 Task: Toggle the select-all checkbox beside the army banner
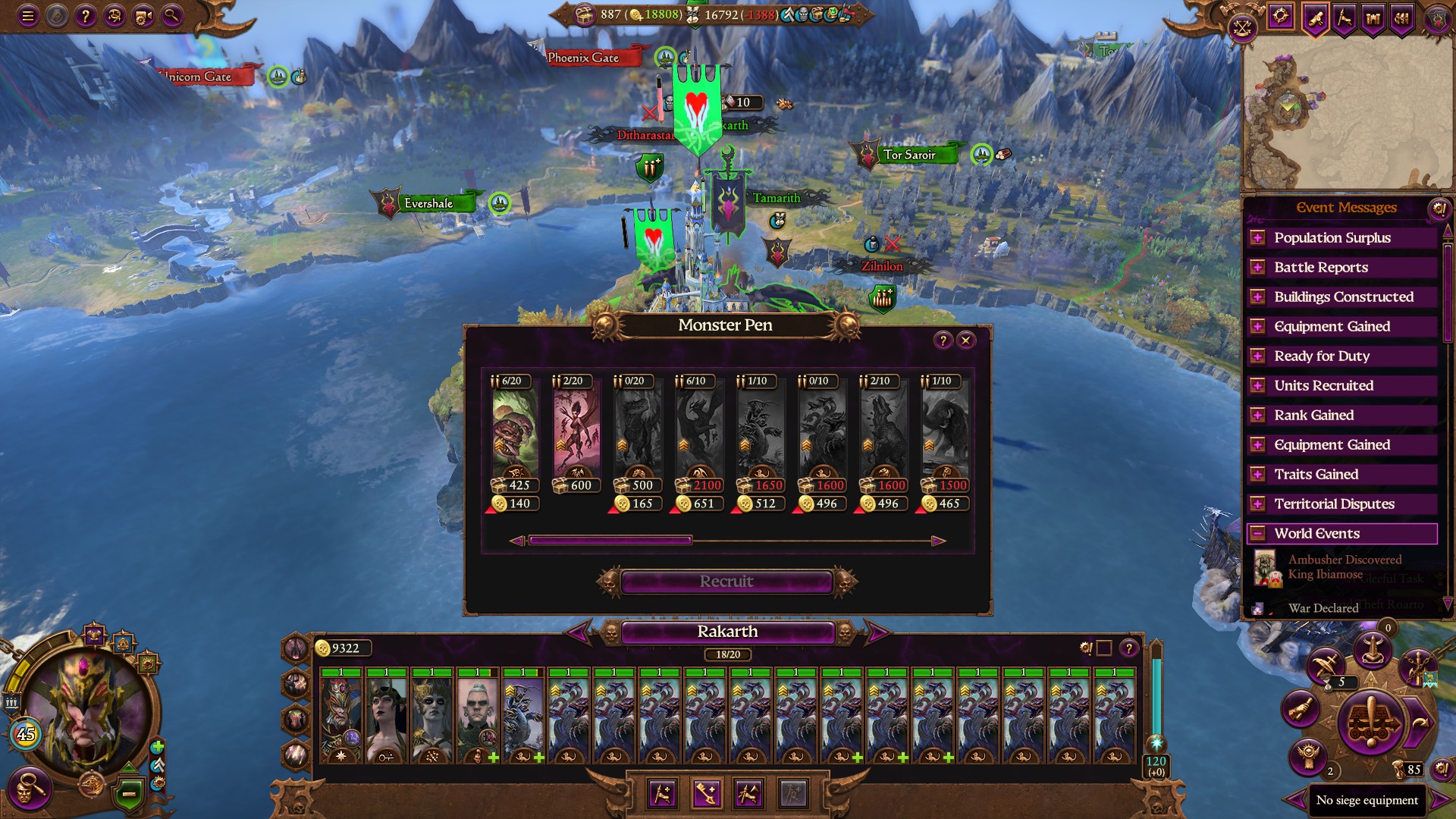(1105, 648)
